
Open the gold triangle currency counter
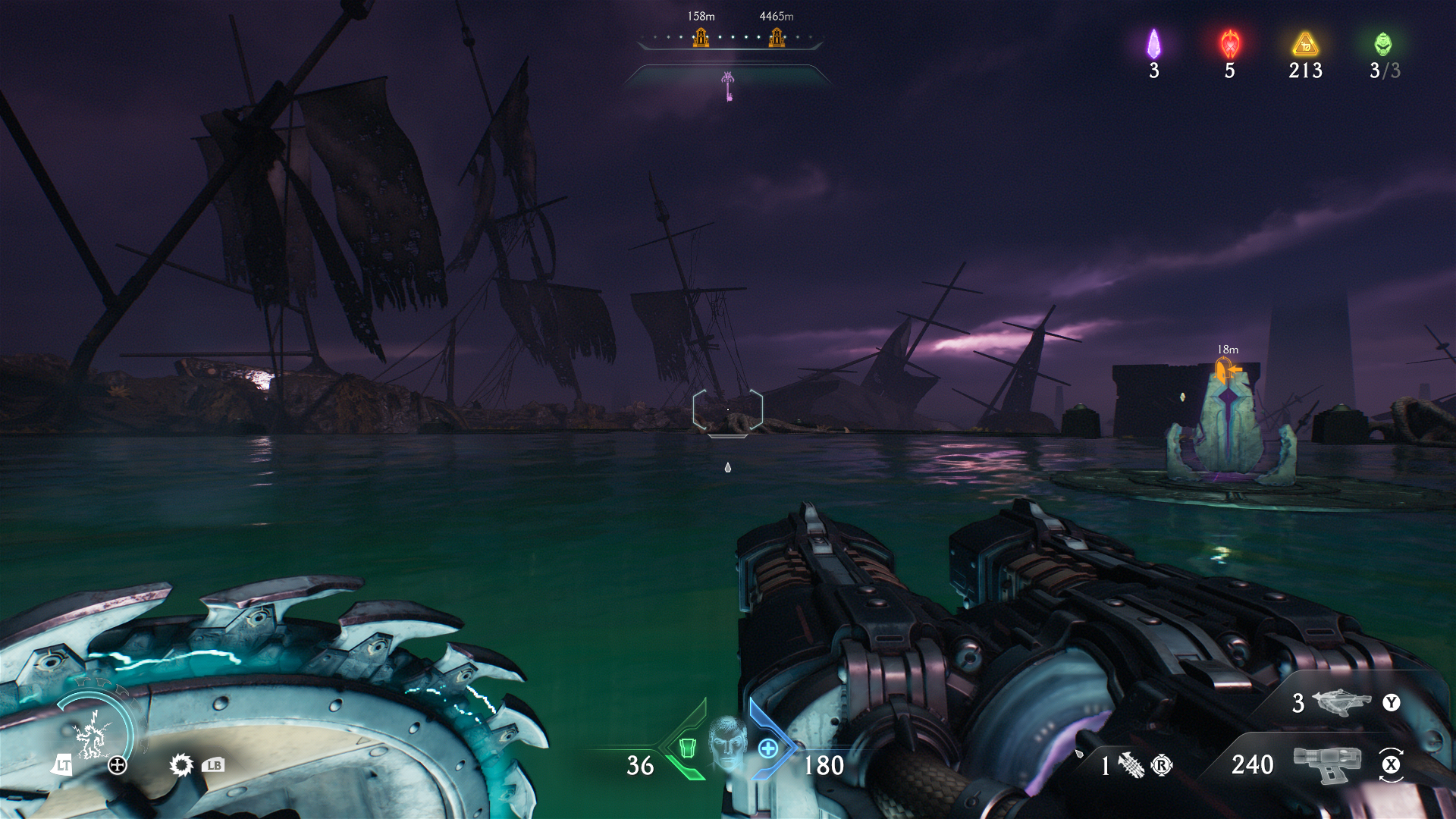pos(1305,45)
